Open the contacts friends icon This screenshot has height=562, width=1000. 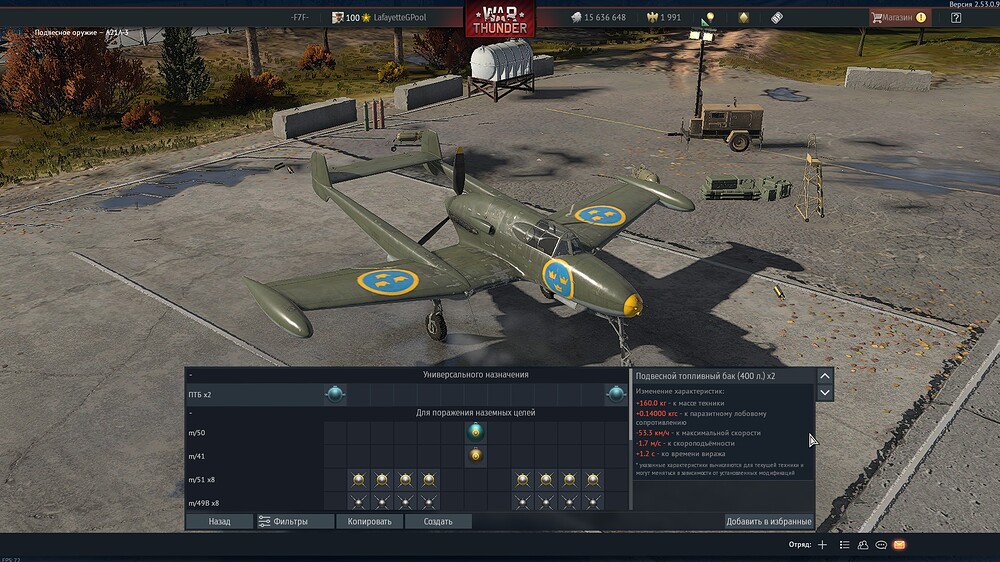point(863,545)
